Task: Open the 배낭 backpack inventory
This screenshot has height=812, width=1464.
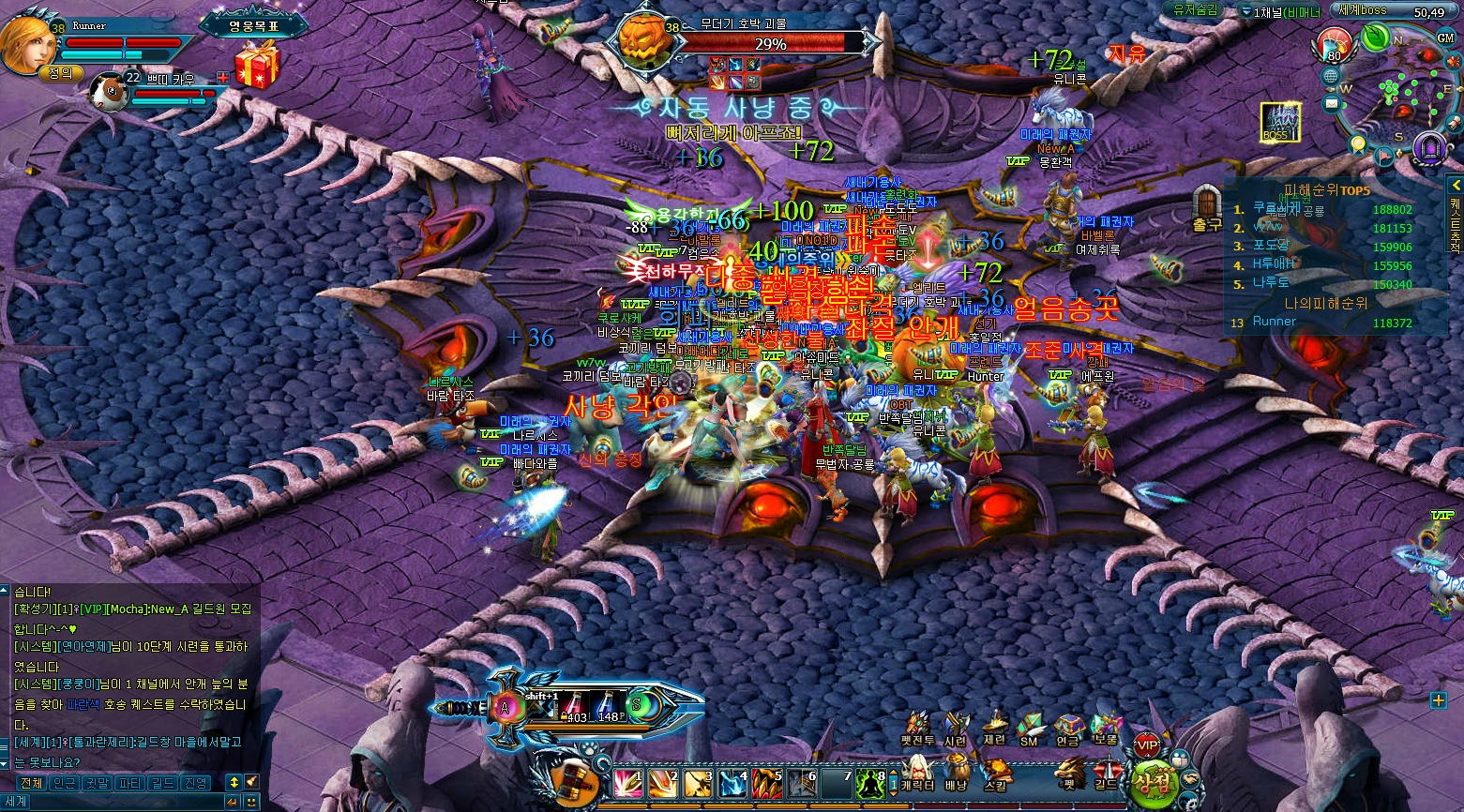Action: point(956,773)
